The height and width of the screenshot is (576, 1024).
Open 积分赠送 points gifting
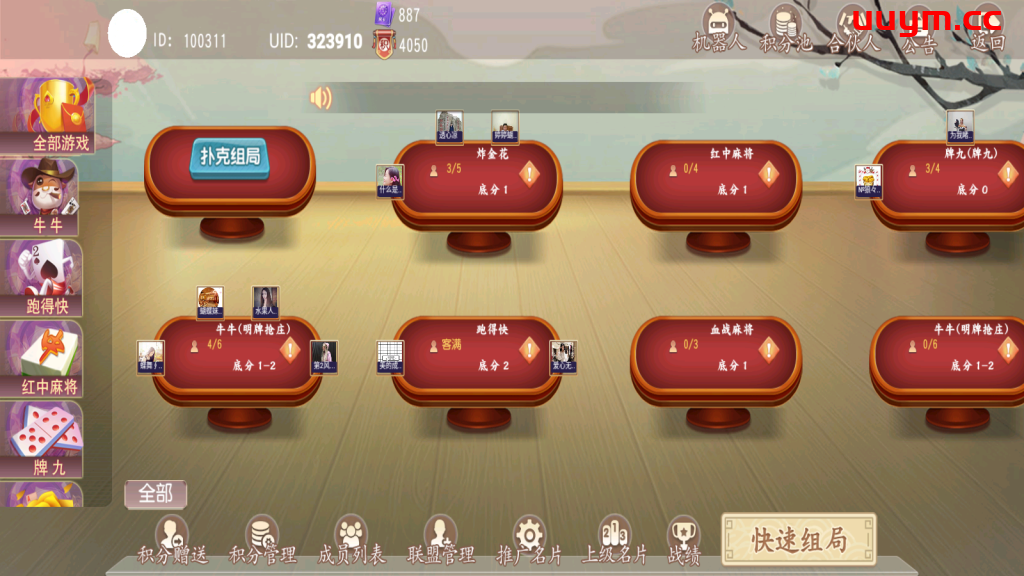(x=172, y=541)
